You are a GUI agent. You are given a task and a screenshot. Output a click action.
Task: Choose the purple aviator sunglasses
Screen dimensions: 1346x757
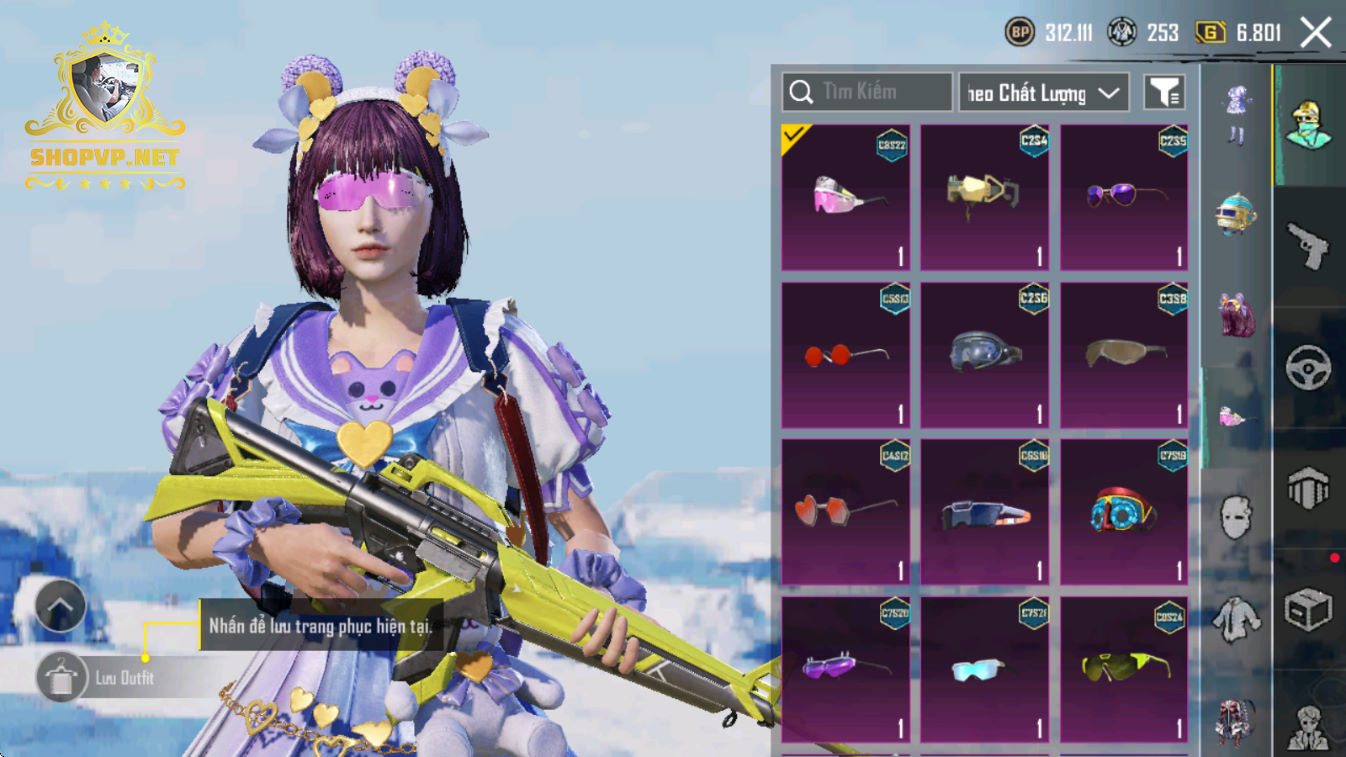pos(1124,197)
